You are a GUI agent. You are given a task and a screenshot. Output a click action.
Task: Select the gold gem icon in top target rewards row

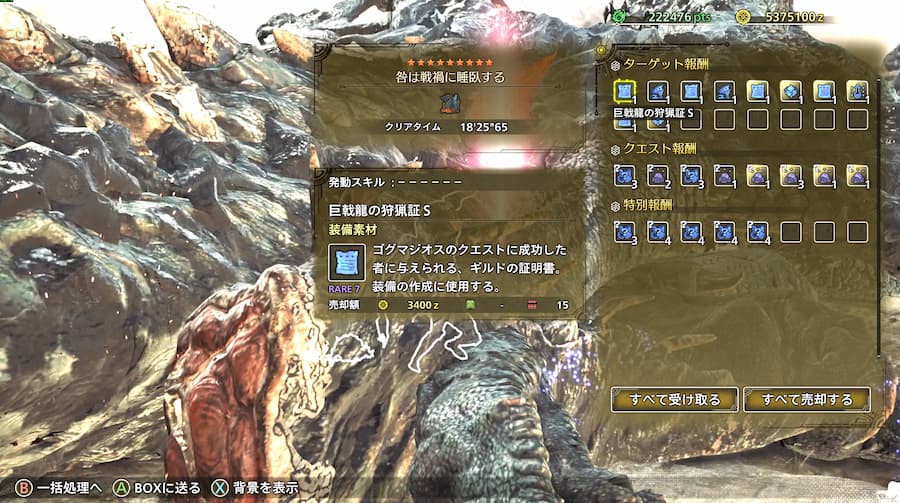(x=790, y=92)
